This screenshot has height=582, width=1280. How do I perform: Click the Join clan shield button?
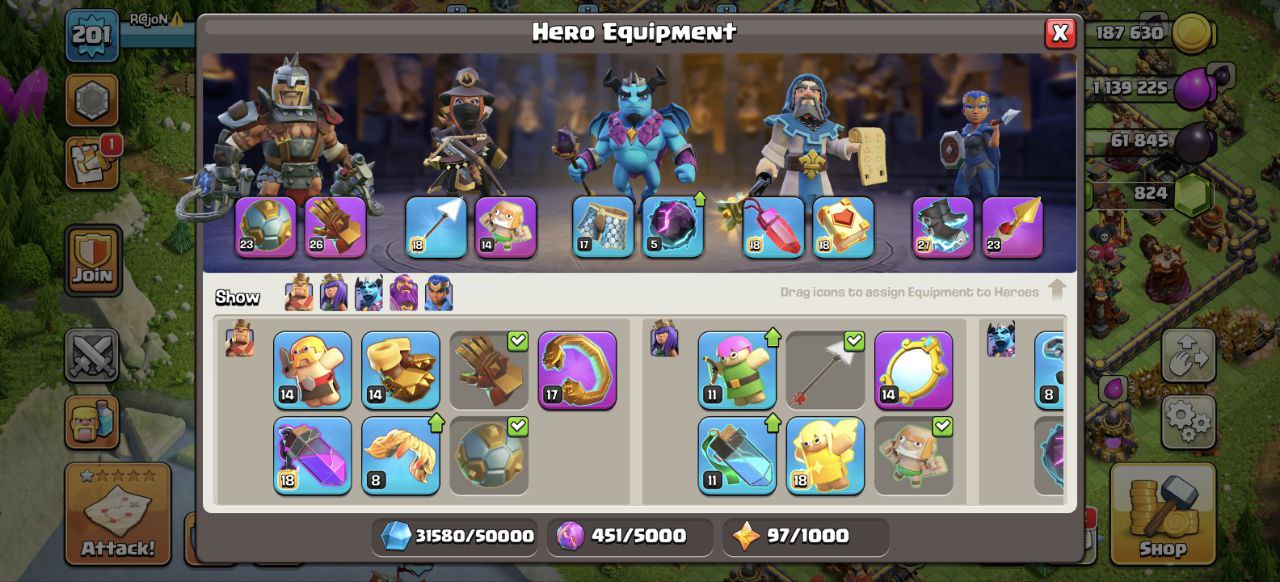coord(93,260)
